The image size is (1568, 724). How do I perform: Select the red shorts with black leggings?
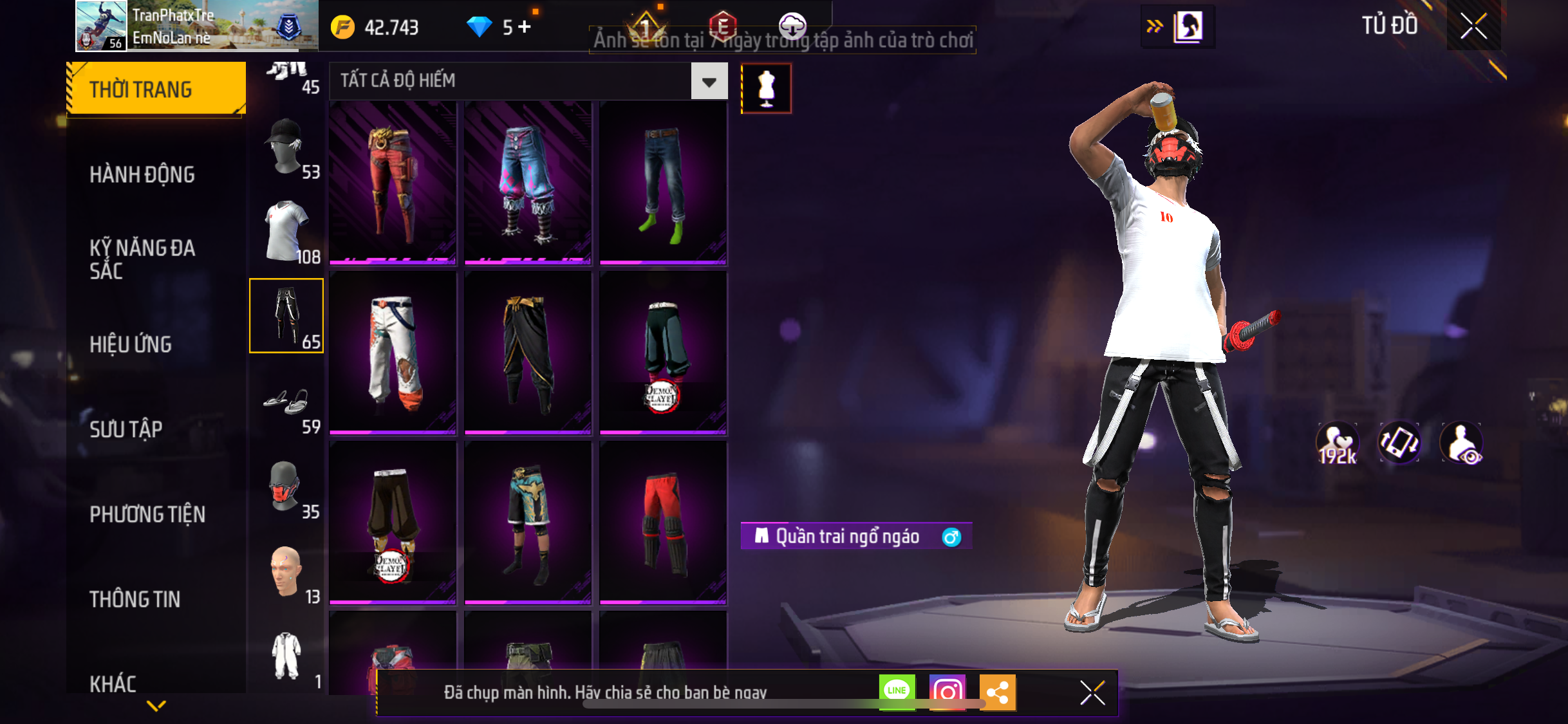pyautogui.click(x=663, y=523)
